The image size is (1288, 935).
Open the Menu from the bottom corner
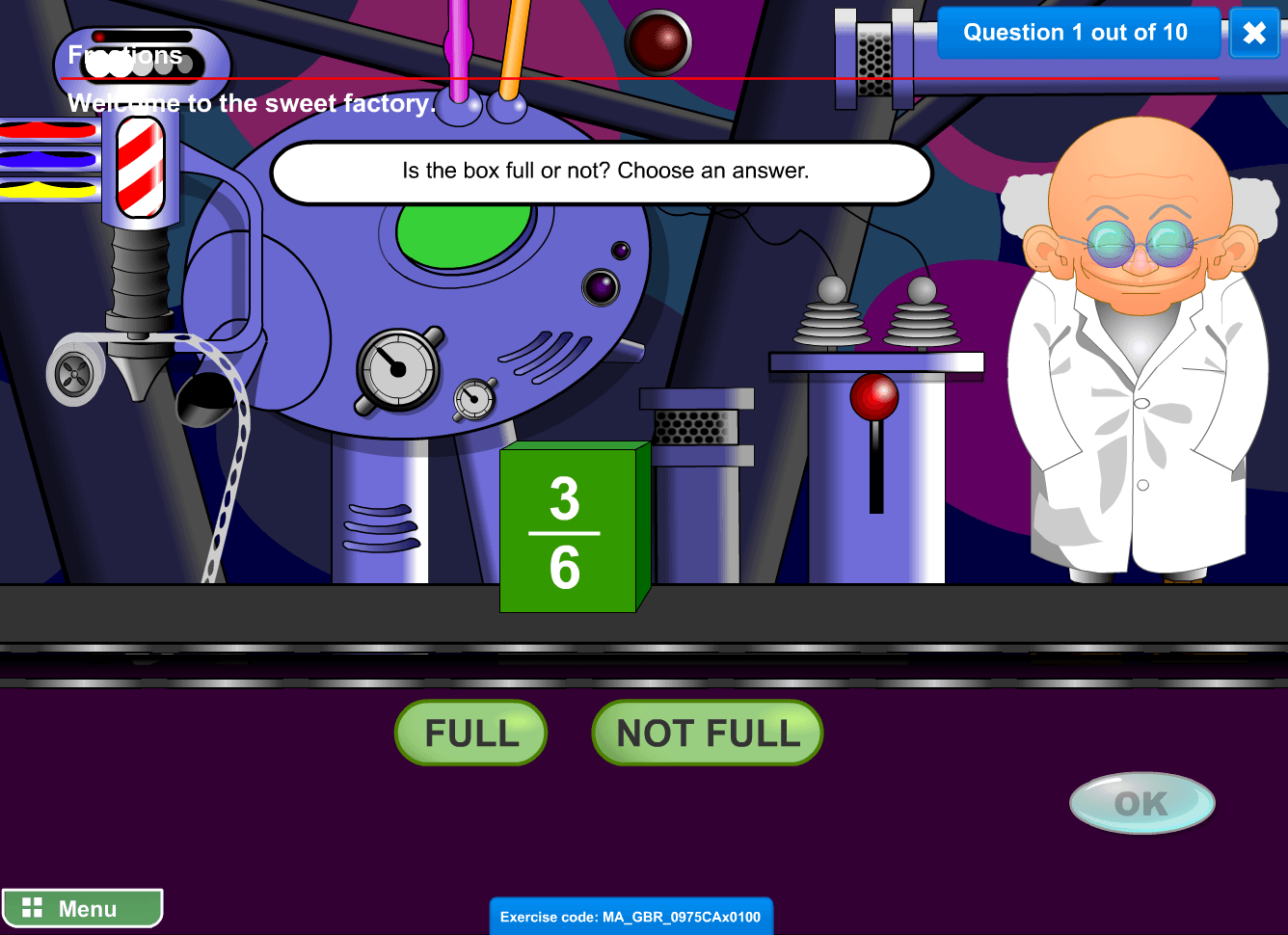[x=82, y=907]
